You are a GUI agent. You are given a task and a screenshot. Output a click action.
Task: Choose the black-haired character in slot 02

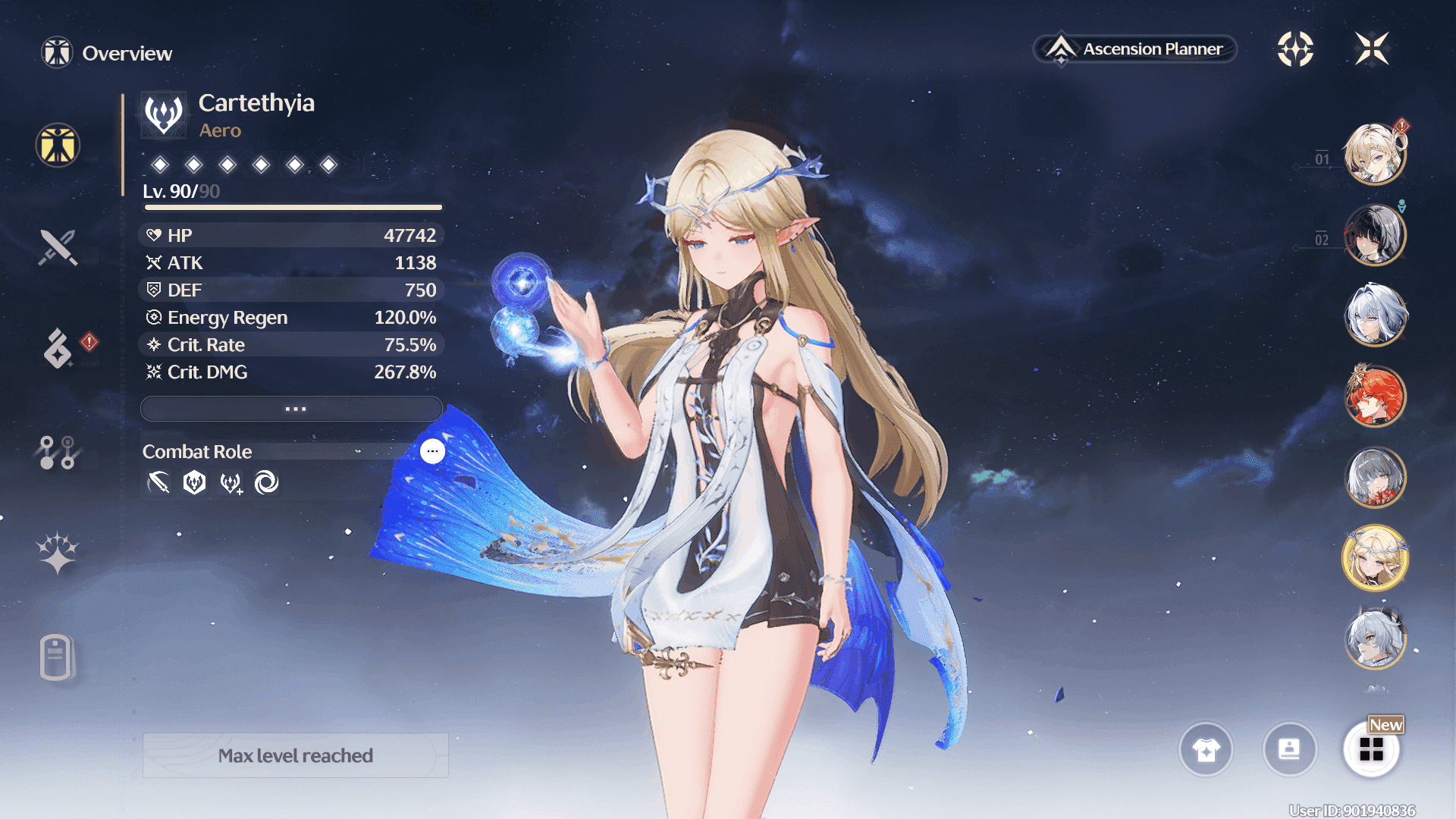pyautogui.click(x=1375, y=235)
